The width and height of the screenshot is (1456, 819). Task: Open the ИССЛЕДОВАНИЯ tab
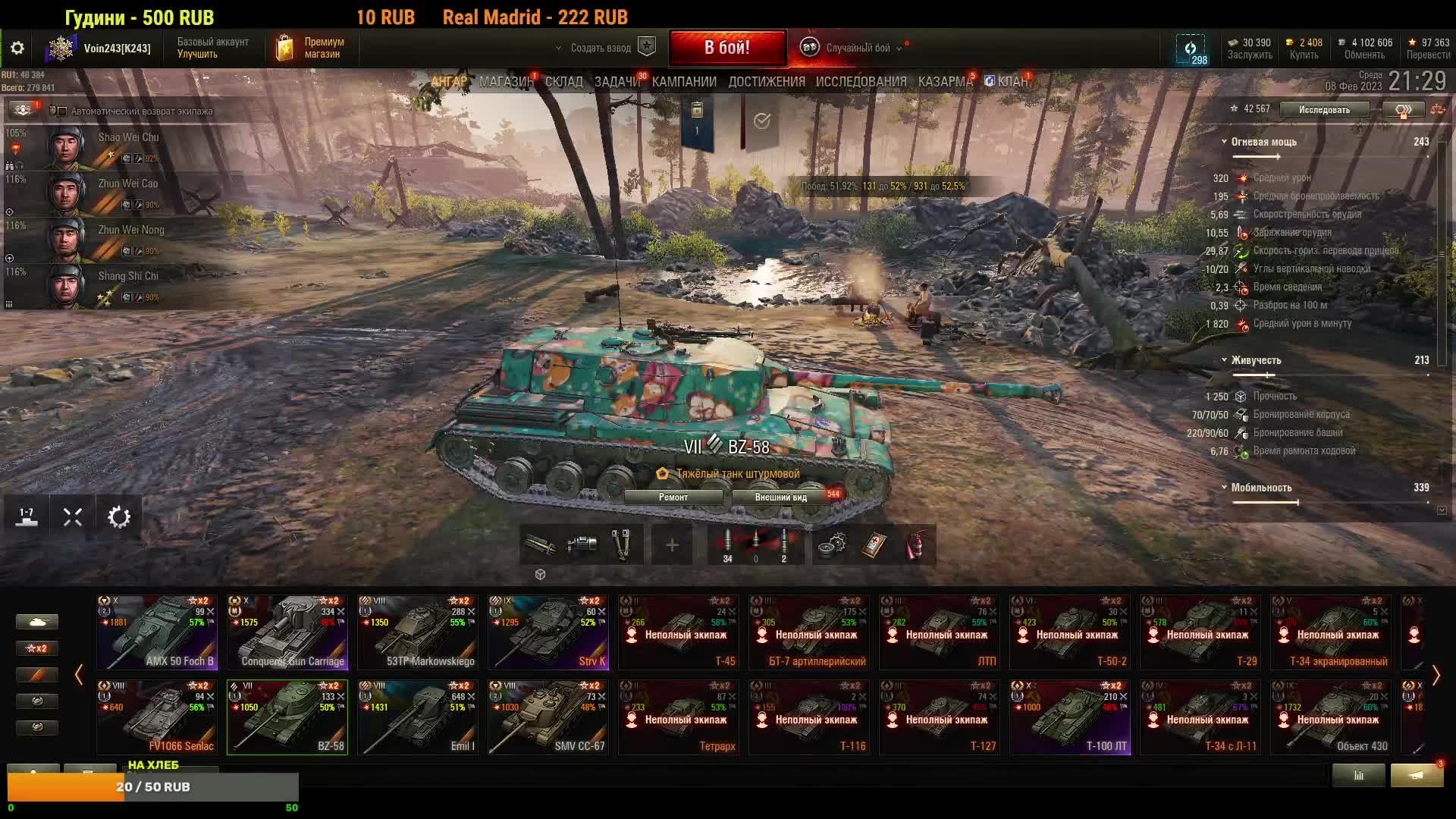tap(861, 82)
